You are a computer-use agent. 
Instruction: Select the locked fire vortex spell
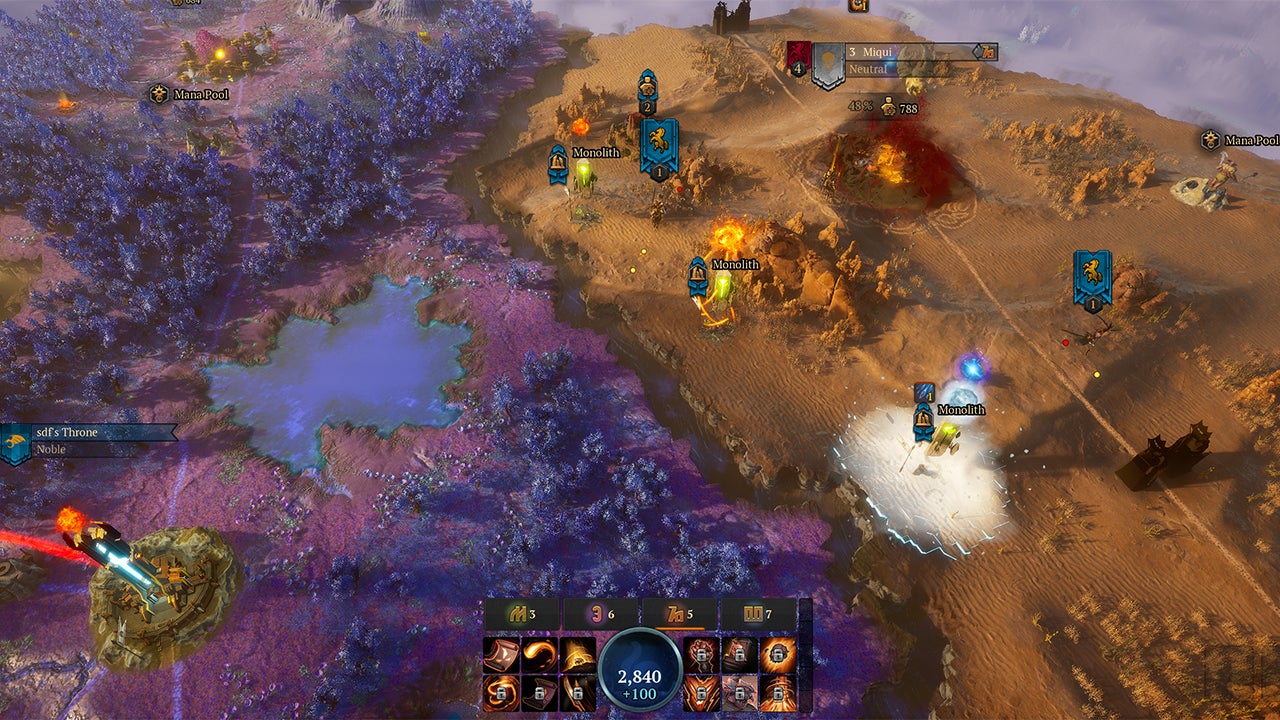pos(501,692)
